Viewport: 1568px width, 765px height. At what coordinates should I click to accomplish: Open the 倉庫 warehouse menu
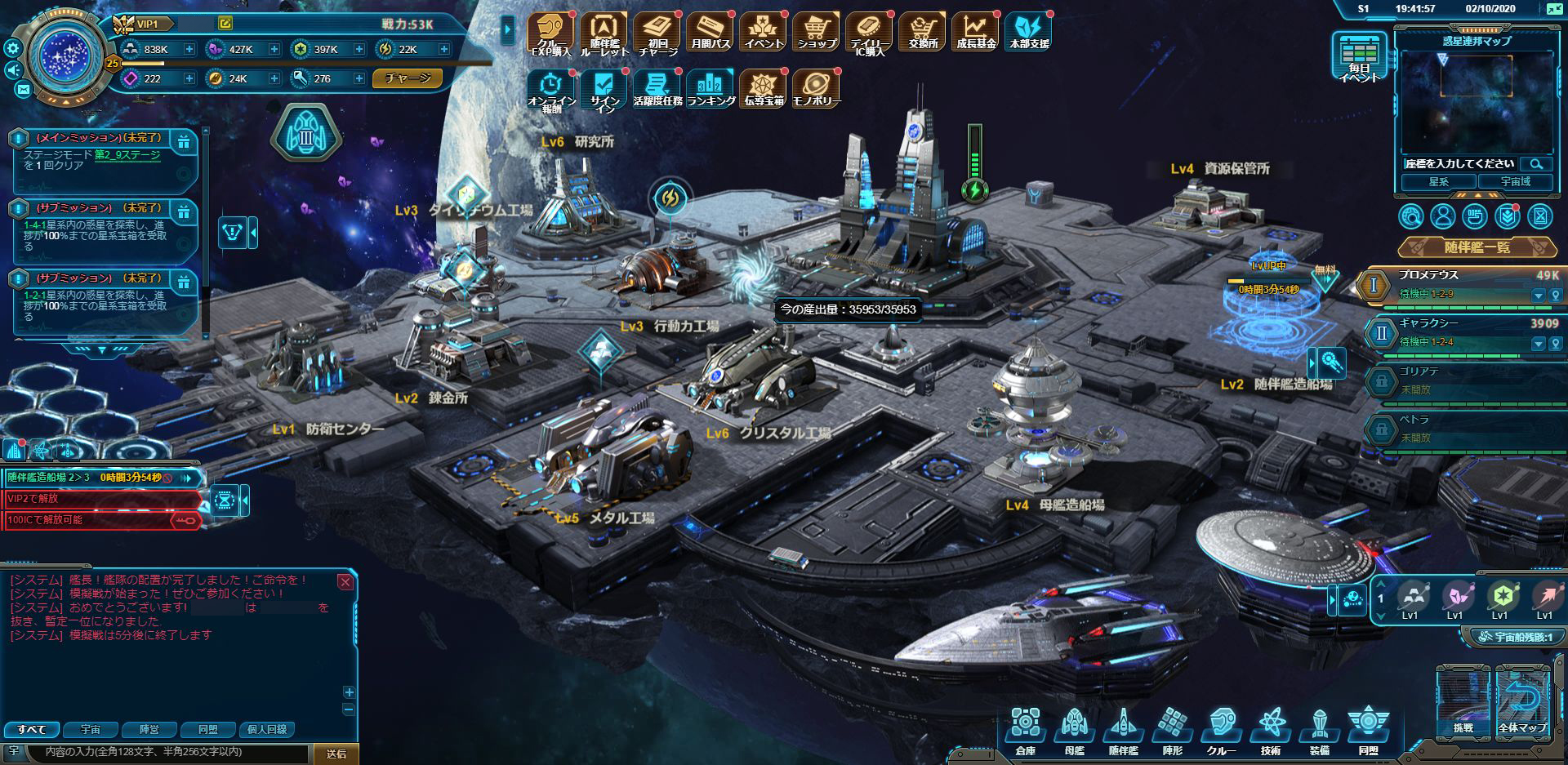tap(1025, 731)
